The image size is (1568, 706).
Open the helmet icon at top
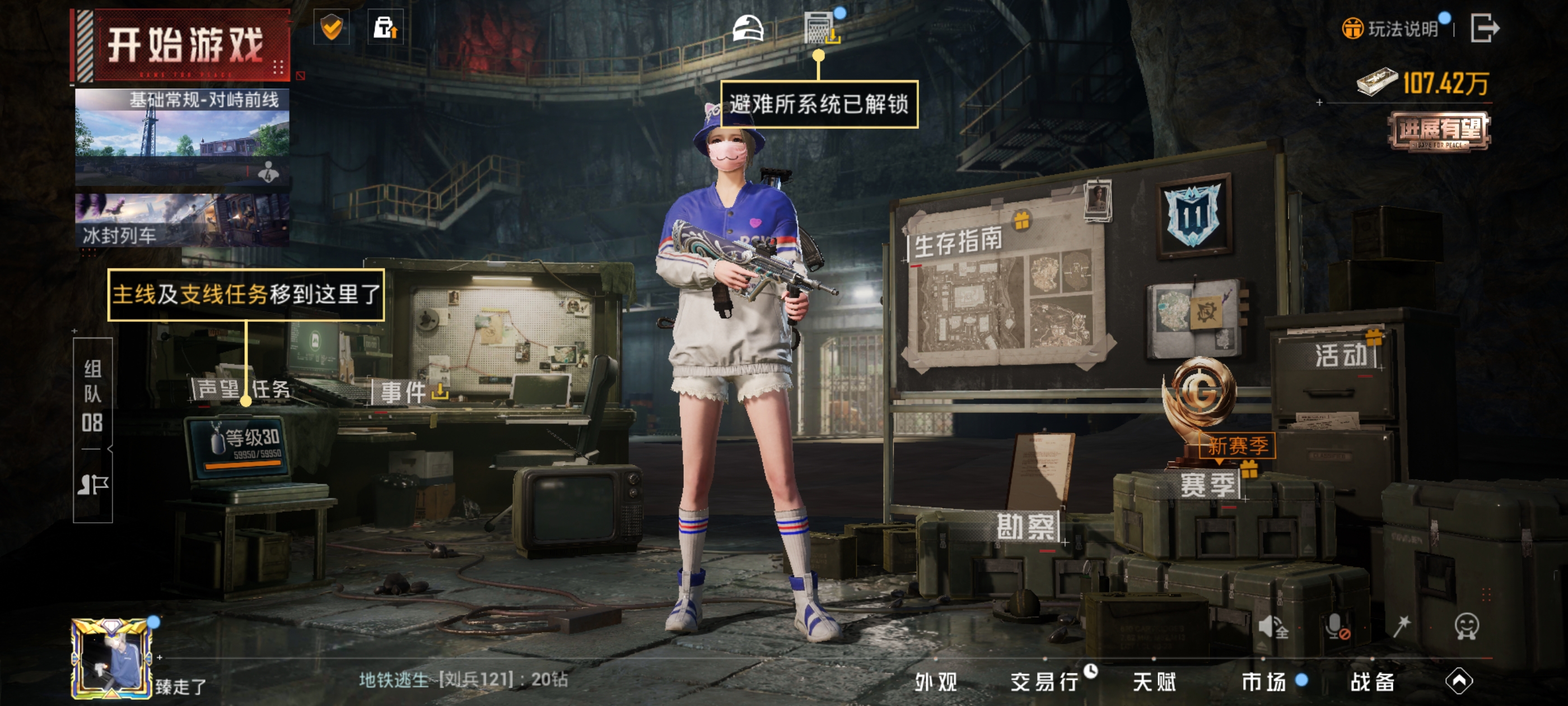748,28
